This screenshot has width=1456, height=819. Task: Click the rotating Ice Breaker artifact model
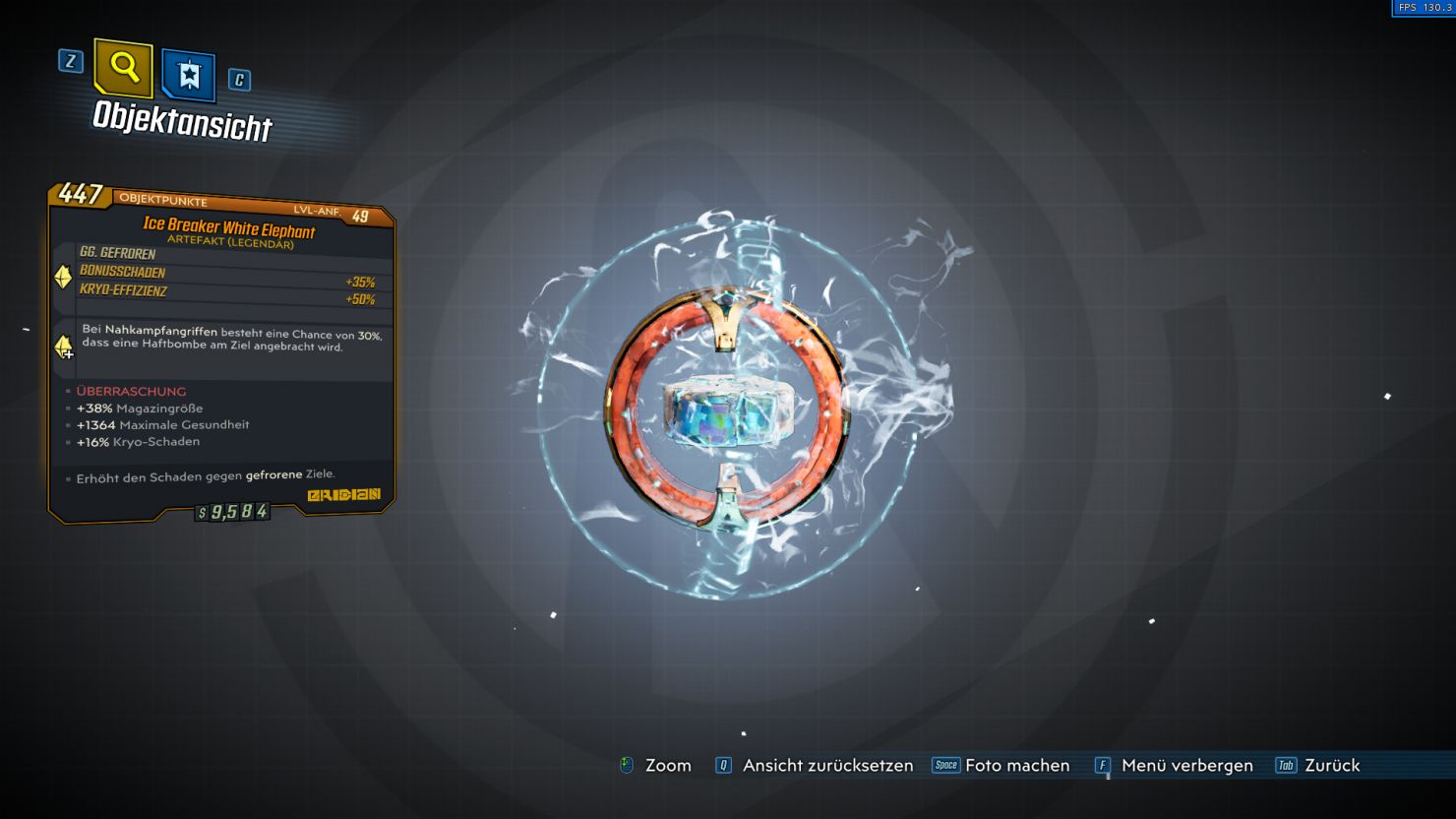(x=725, y=413)
